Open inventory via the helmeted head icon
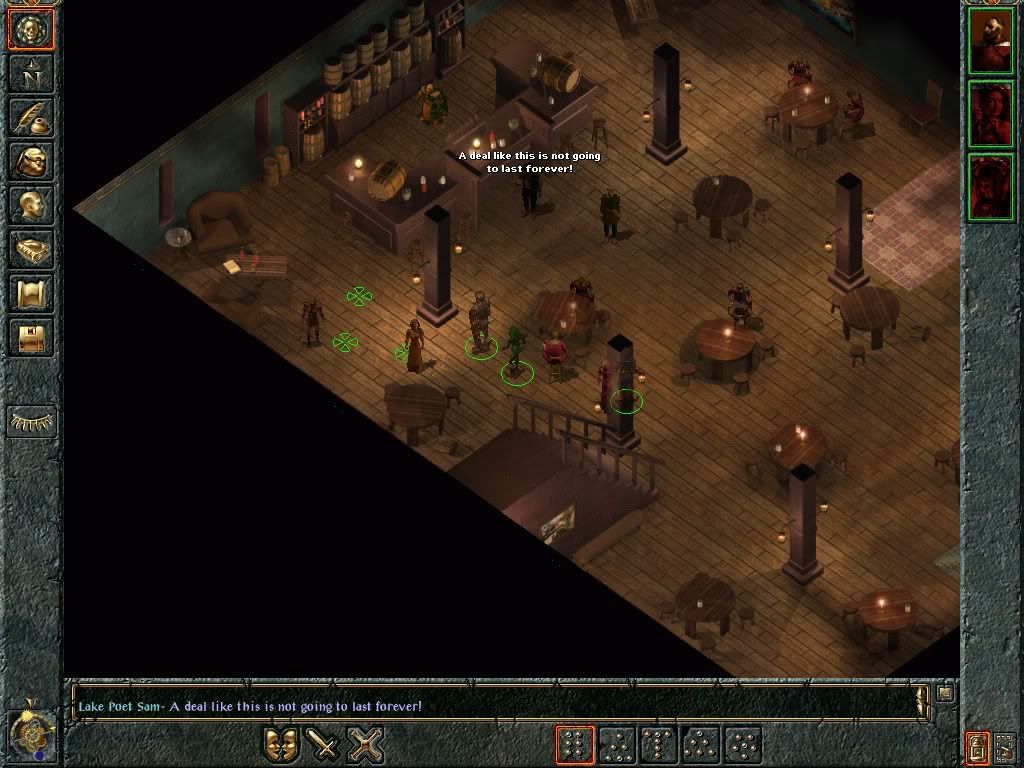 31,162
